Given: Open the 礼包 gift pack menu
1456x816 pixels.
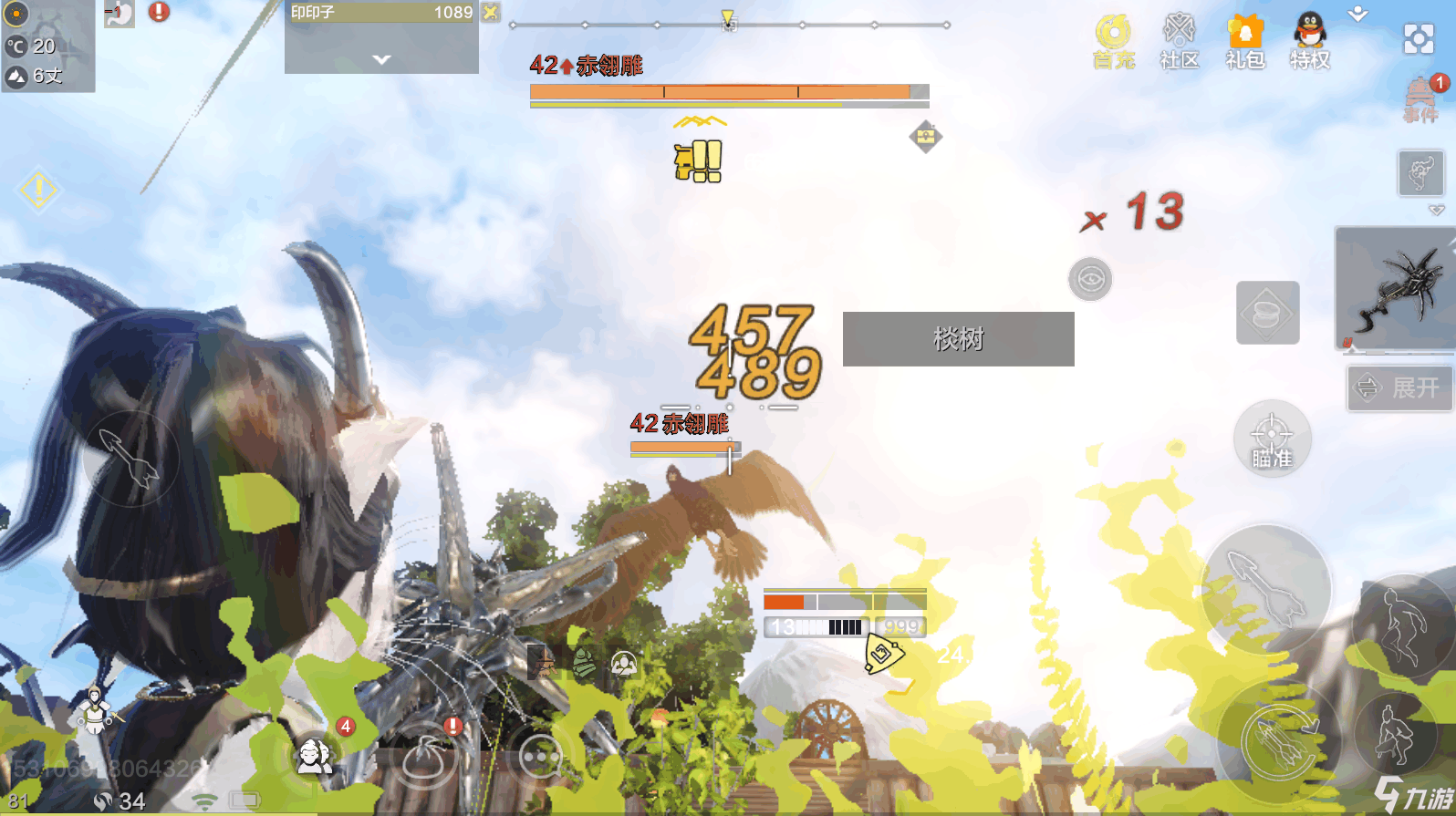Looking at the screenshot, I should [1244, 41].
